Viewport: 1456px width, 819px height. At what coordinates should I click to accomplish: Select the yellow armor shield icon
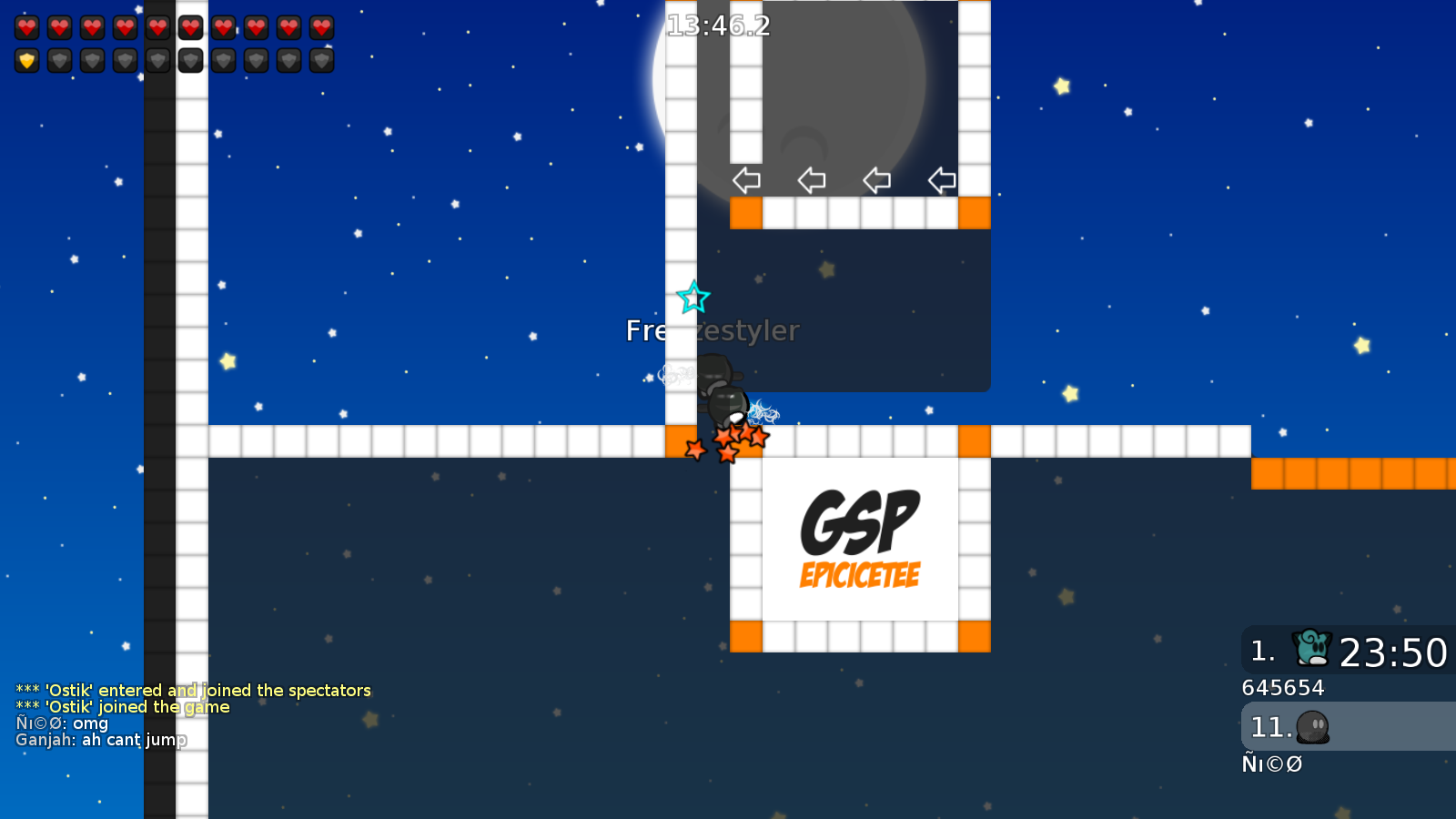coord(26,61)
